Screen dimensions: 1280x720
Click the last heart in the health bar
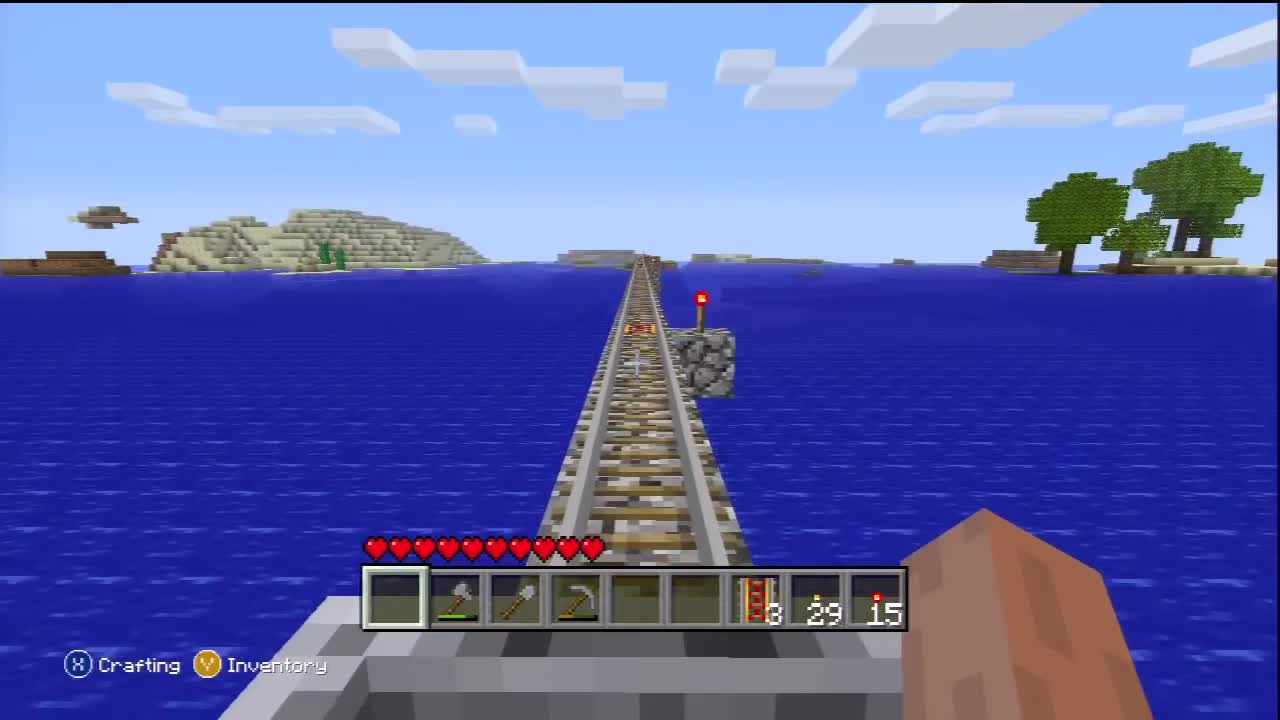[x=592, y=548]
